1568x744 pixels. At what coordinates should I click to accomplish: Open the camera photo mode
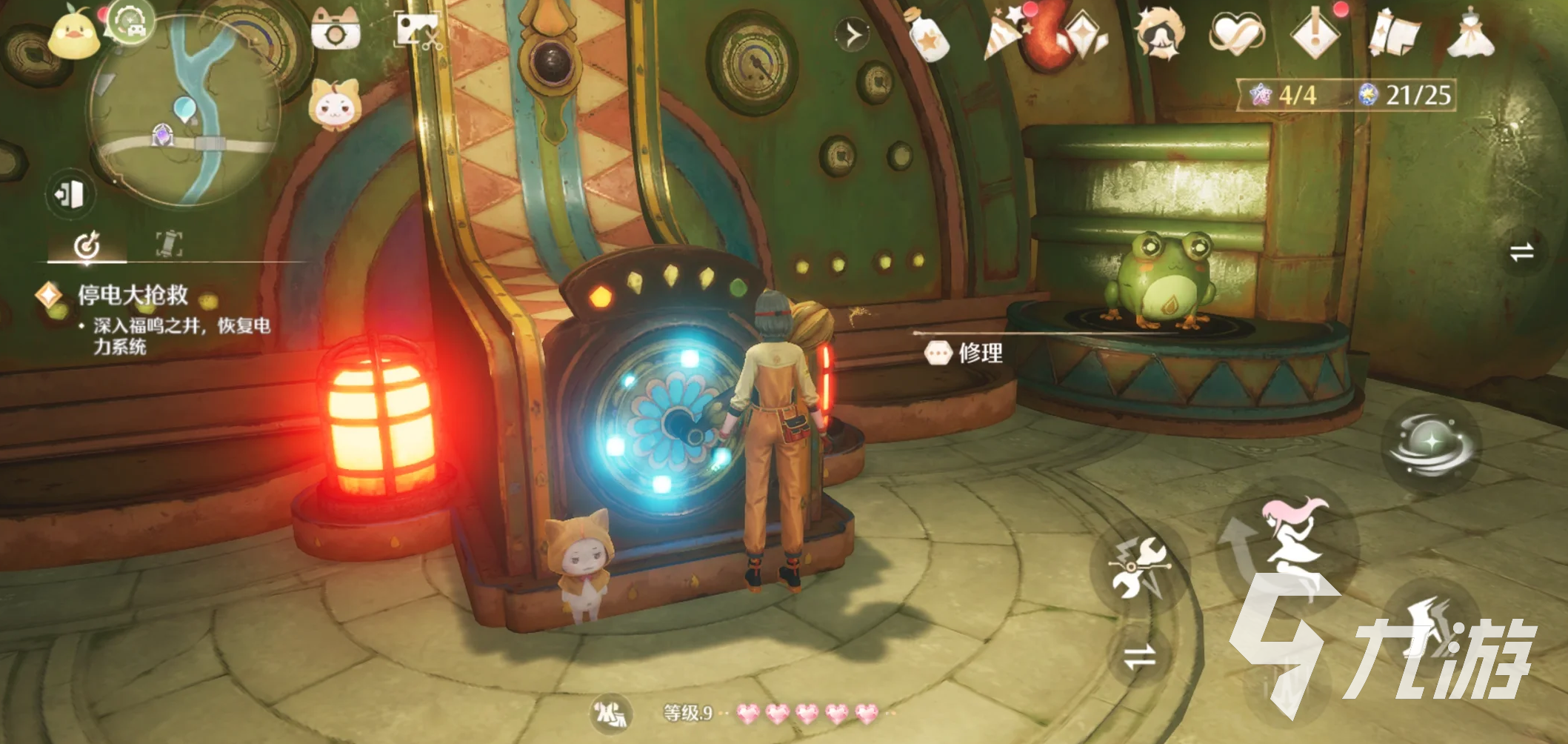pos(335,31)
